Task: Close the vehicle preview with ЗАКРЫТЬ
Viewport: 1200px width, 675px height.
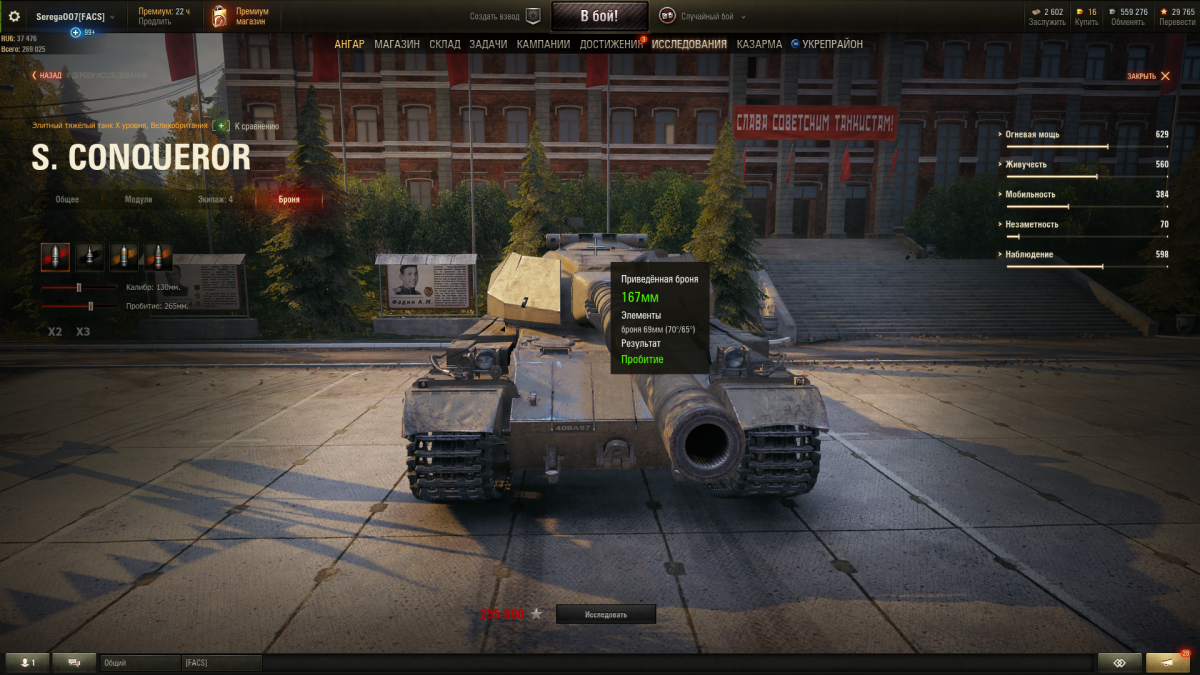Action: 1148,76
